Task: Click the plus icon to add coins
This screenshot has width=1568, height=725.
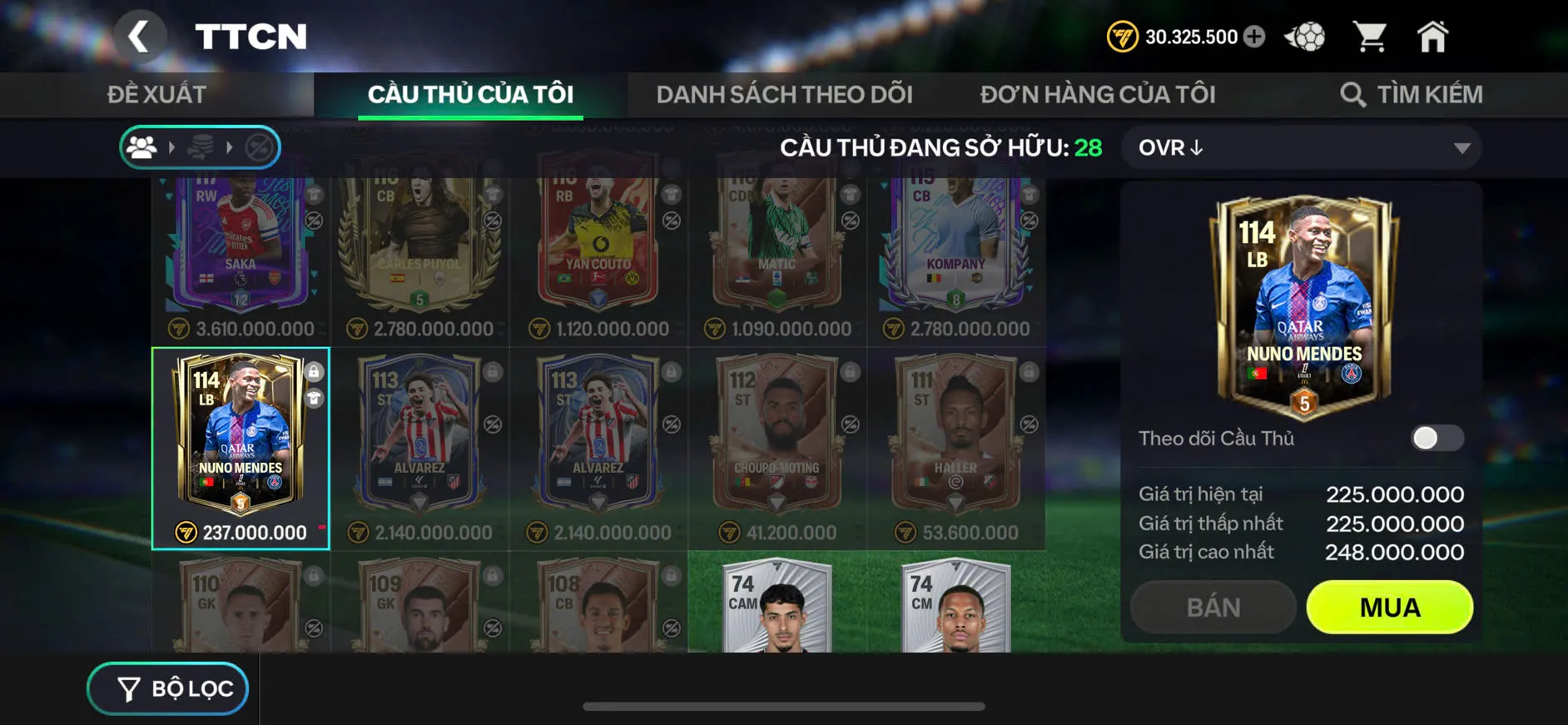Action: click(1253, 36)
